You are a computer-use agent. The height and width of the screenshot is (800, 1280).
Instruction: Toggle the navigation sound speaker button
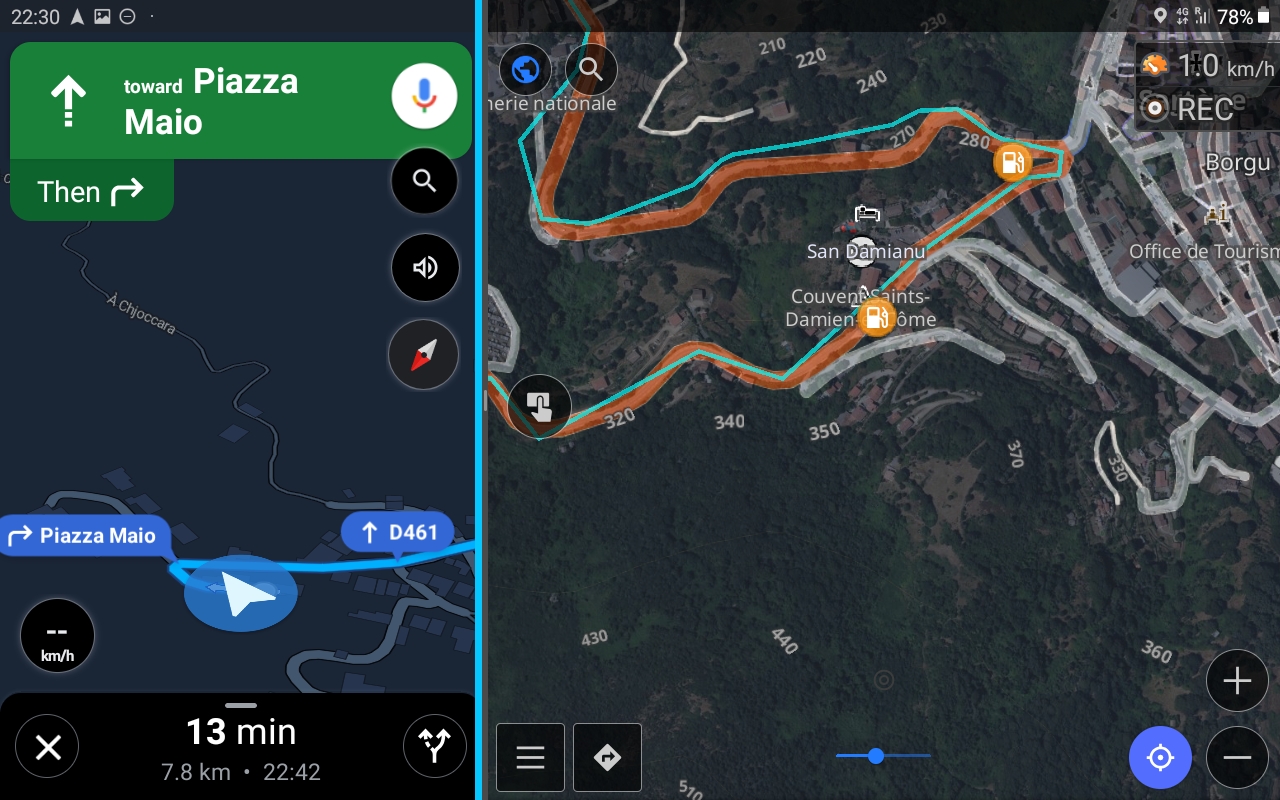(424, 267)
